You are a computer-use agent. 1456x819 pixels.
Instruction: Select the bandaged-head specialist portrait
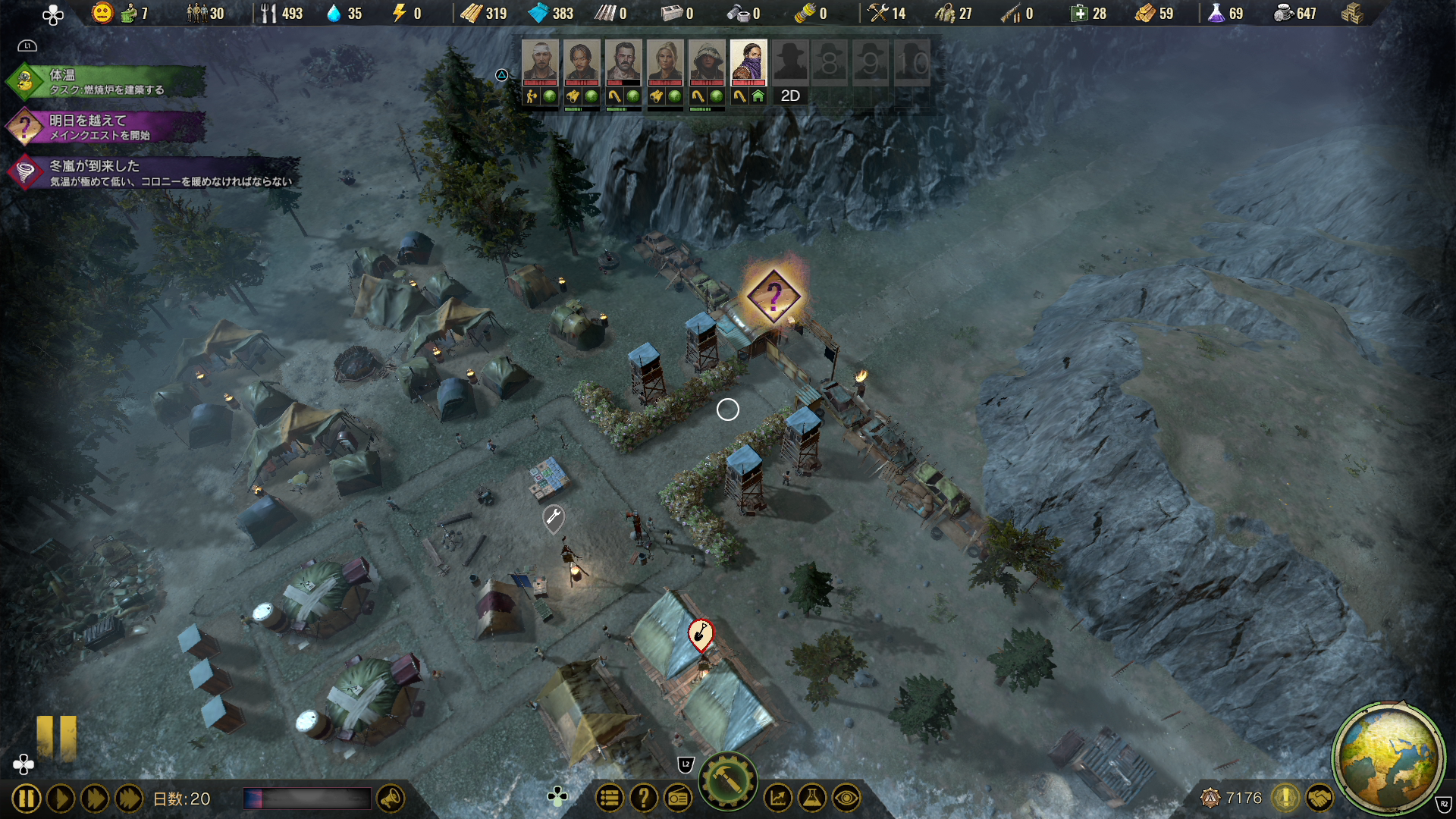(540, 61)
